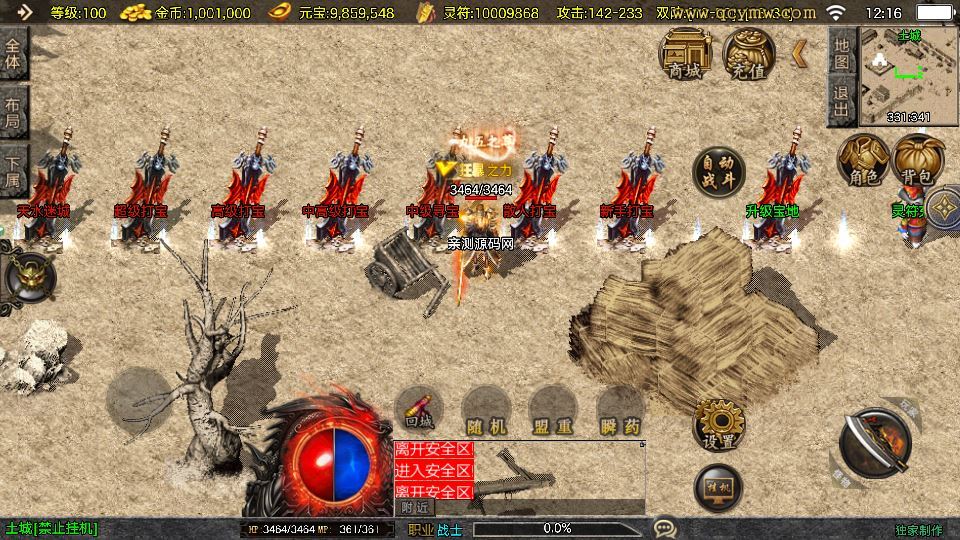Open the 背包 backpack
Screen dimensions: 960x540
click(918, 159)
